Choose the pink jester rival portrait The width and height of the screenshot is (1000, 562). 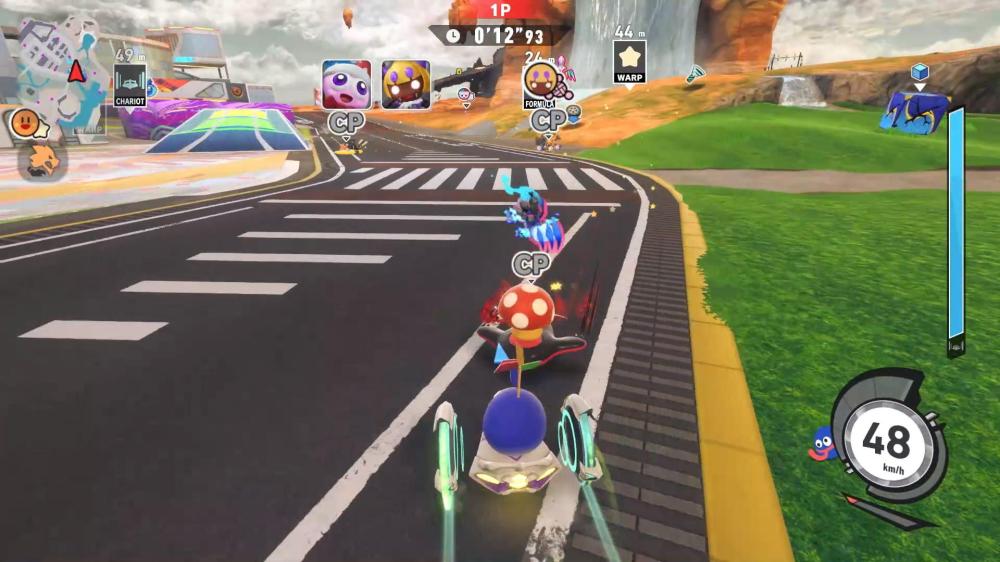346,84
